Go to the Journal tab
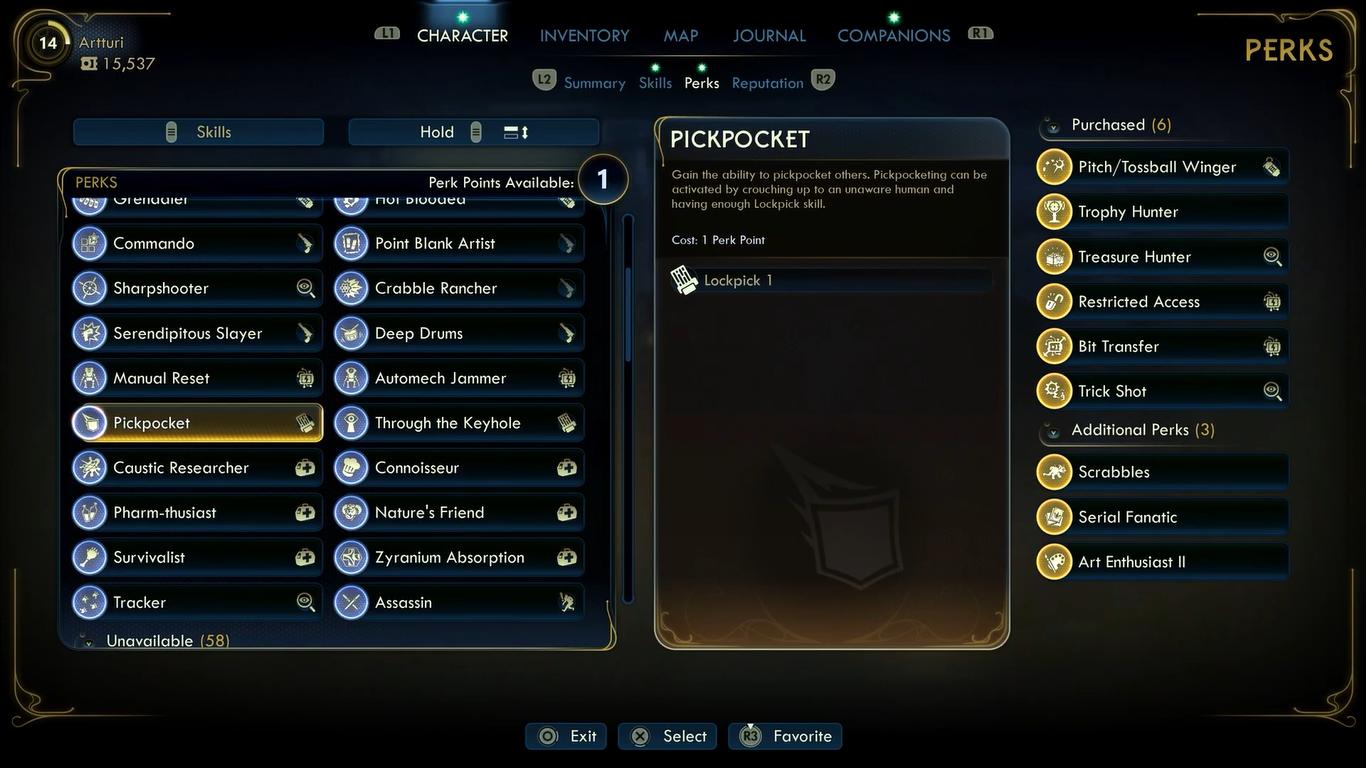This screenshot has height=768, width=1366. 769,36
